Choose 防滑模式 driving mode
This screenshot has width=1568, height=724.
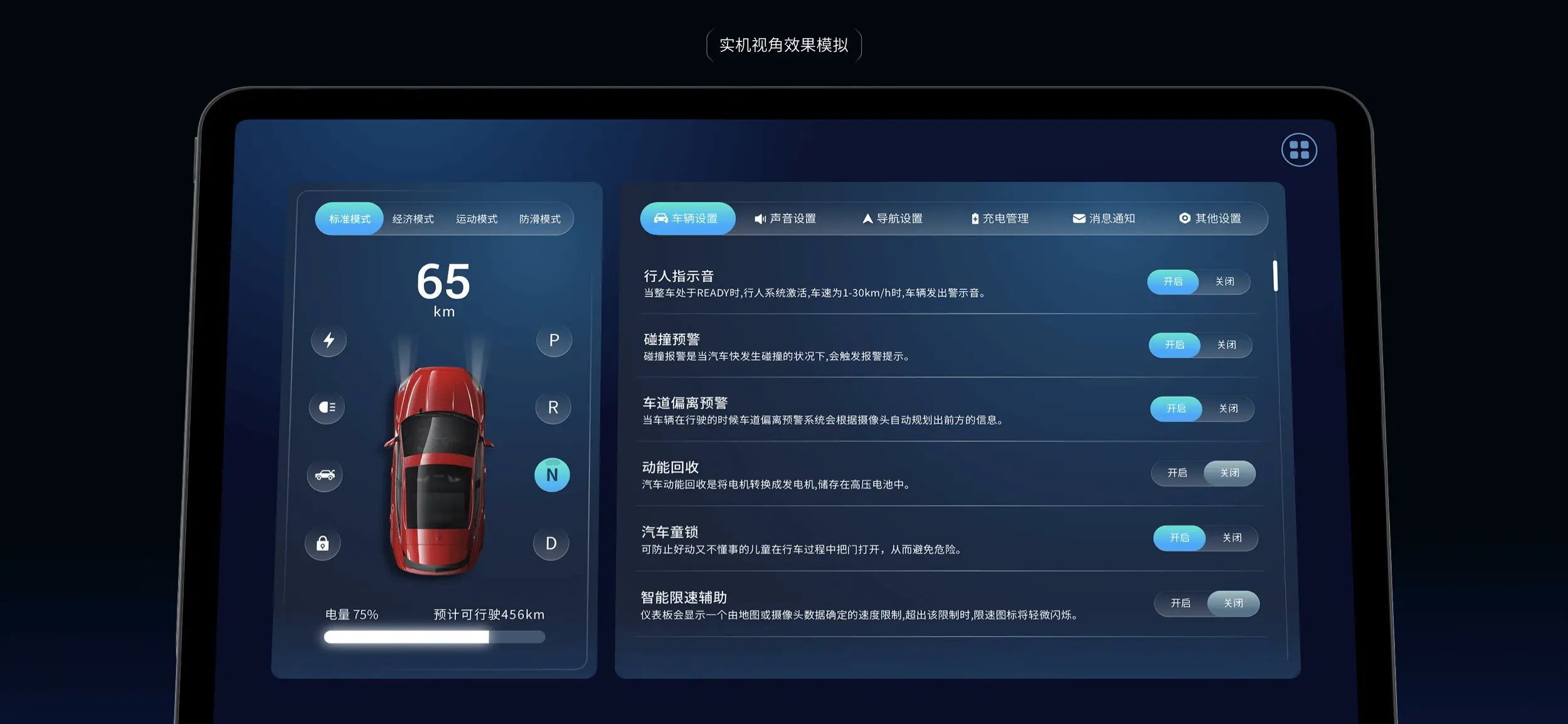click(539, 219)
